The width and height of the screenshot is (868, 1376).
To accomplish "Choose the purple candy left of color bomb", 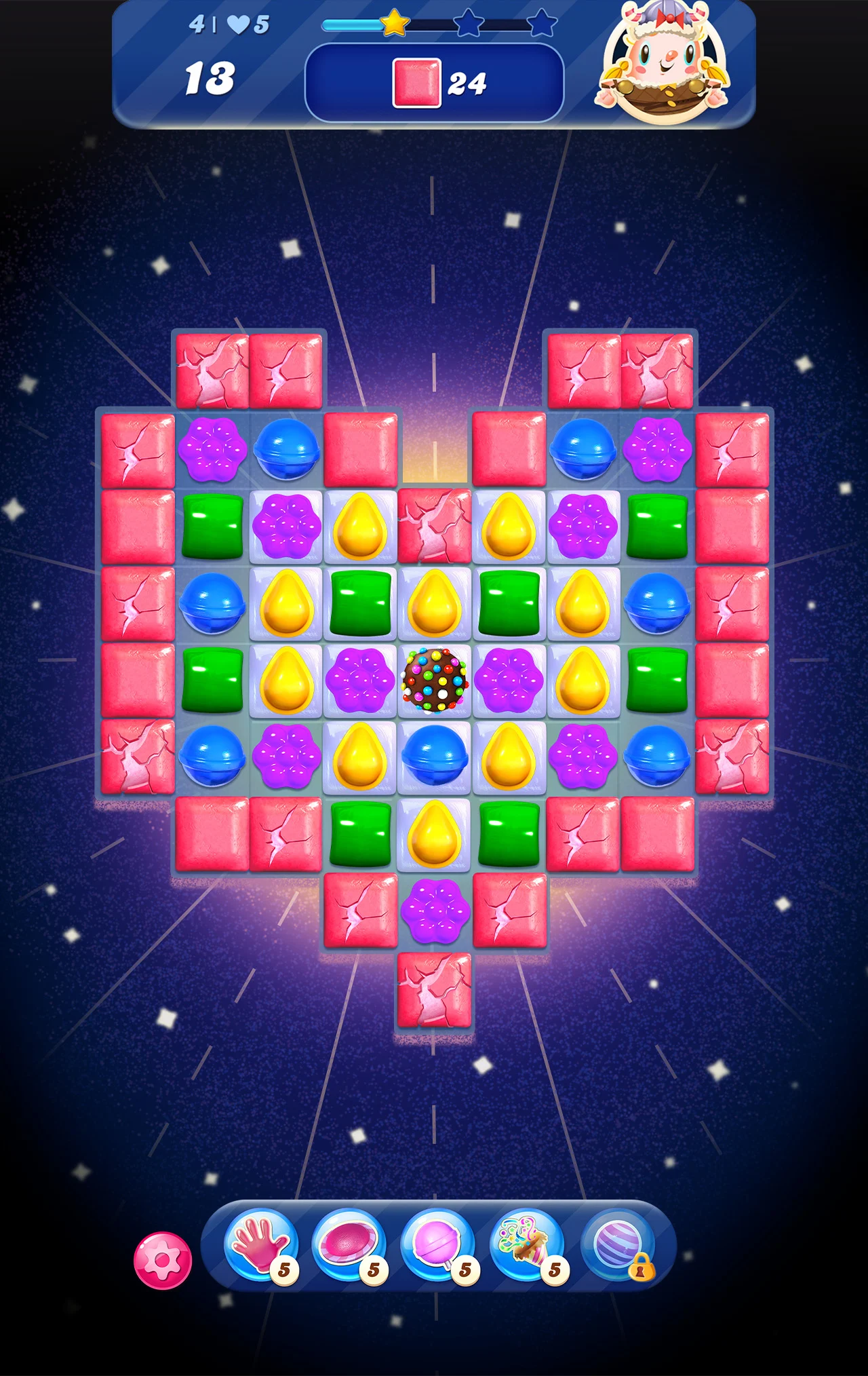I will pos(360,680).
